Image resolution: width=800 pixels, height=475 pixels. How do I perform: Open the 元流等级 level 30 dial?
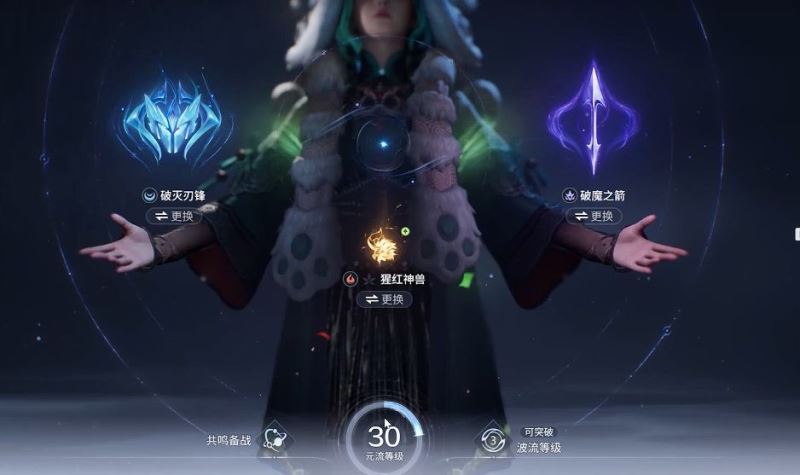coord(384,439)
